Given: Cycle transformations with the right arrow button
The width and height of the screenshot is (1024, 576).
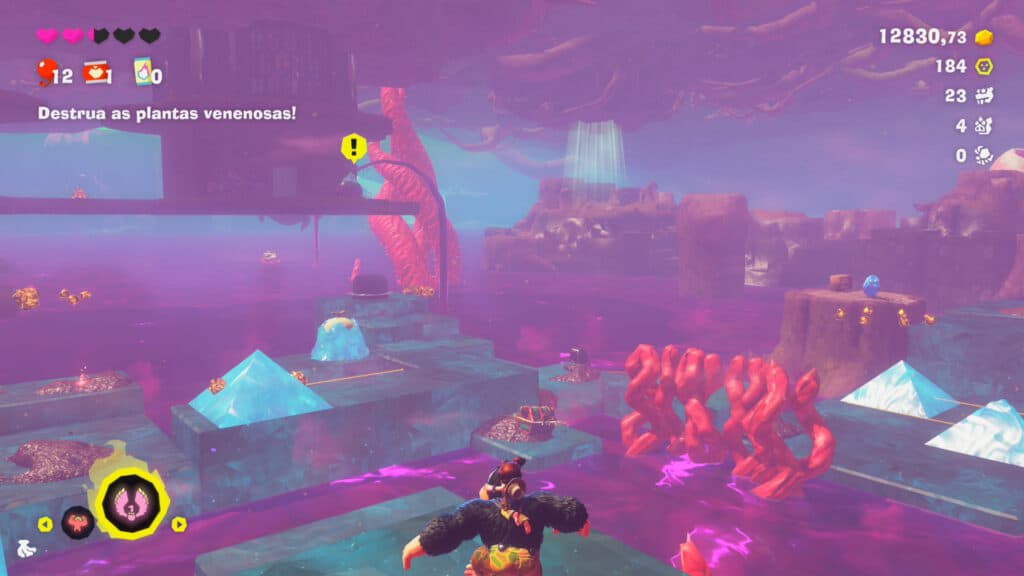Looking at the screenshot, I should (179, 523).
